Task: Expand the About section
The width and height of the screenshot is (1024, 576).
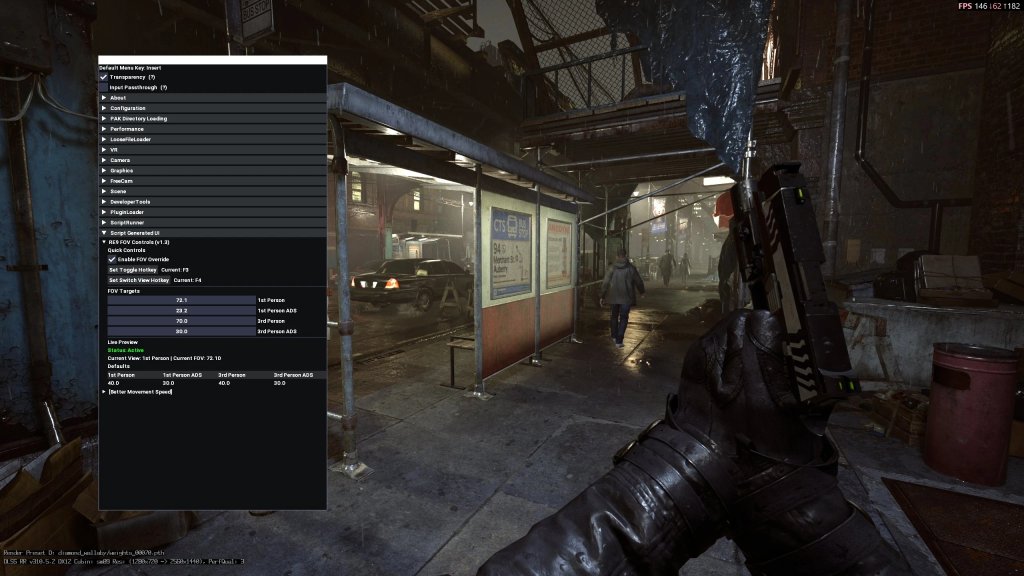Action: coord(118,98)
